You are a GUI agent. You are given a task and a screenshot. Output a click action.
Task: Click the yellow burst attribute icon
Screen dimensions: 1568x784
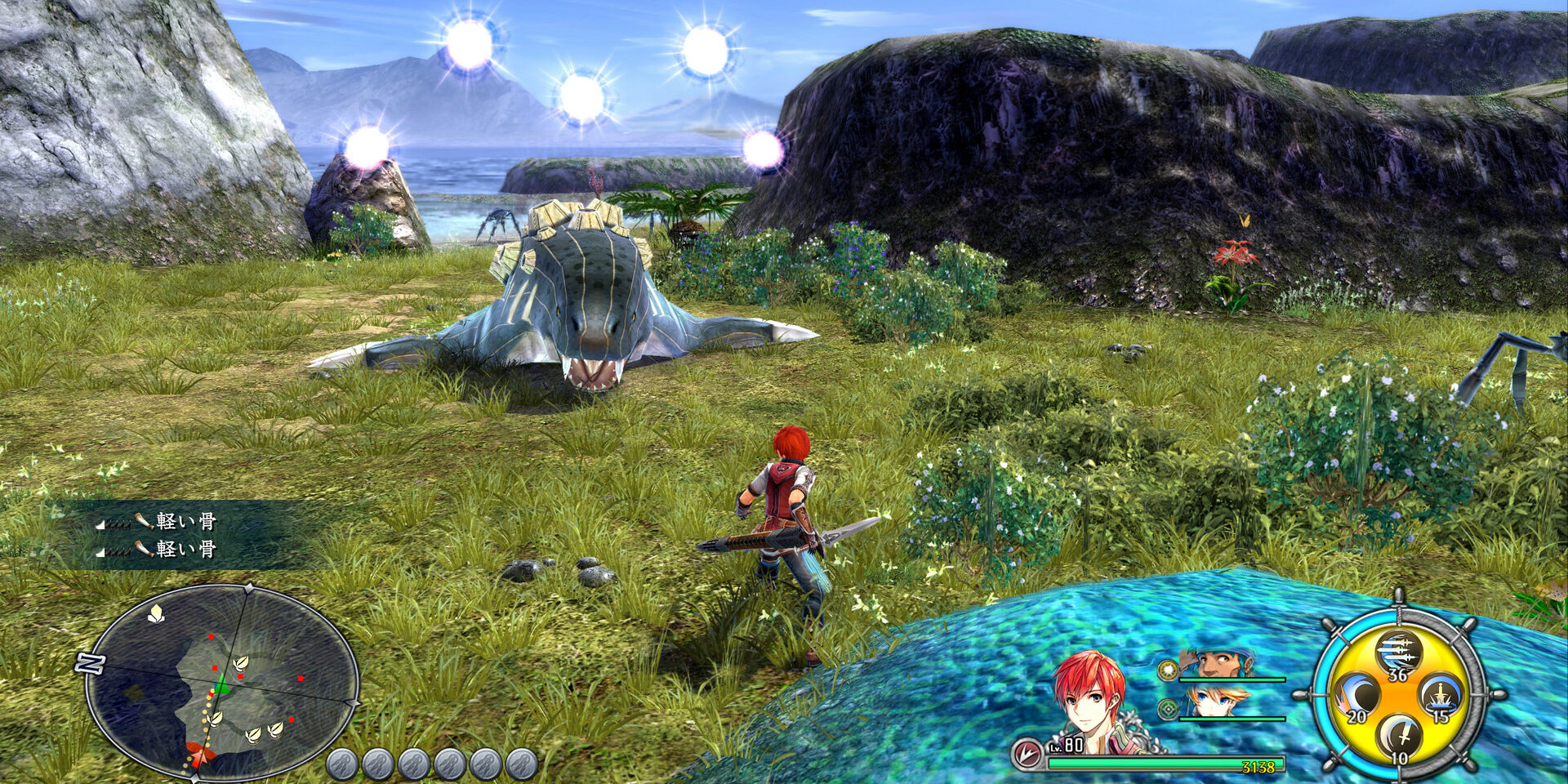[1168, 671]
